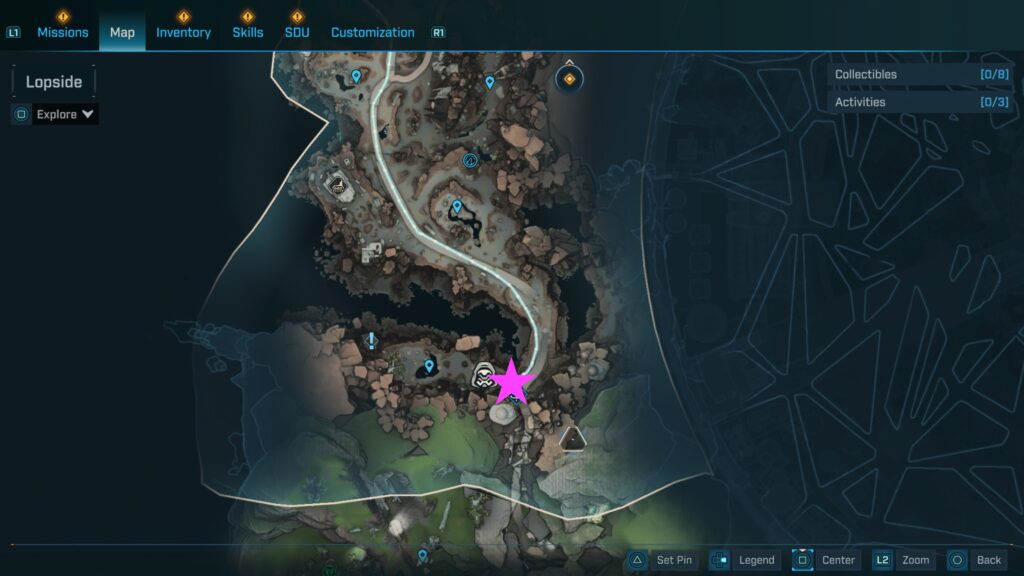Screen dimensions: 1024x576
Task: Click the pink star map marker
Action: [x=513, y=381]
